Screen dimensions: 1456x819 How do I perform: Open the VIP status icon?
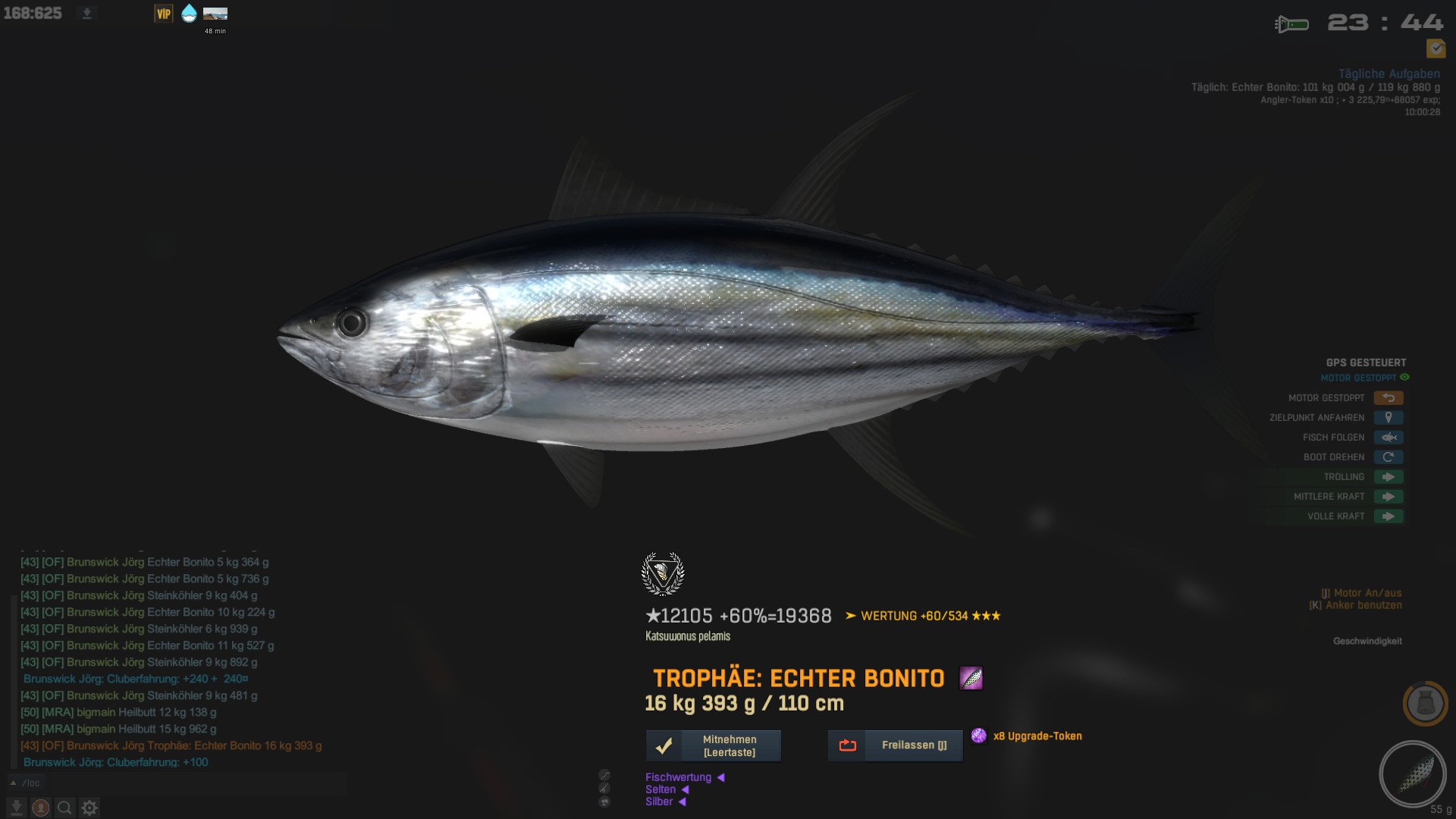[164, 14]
